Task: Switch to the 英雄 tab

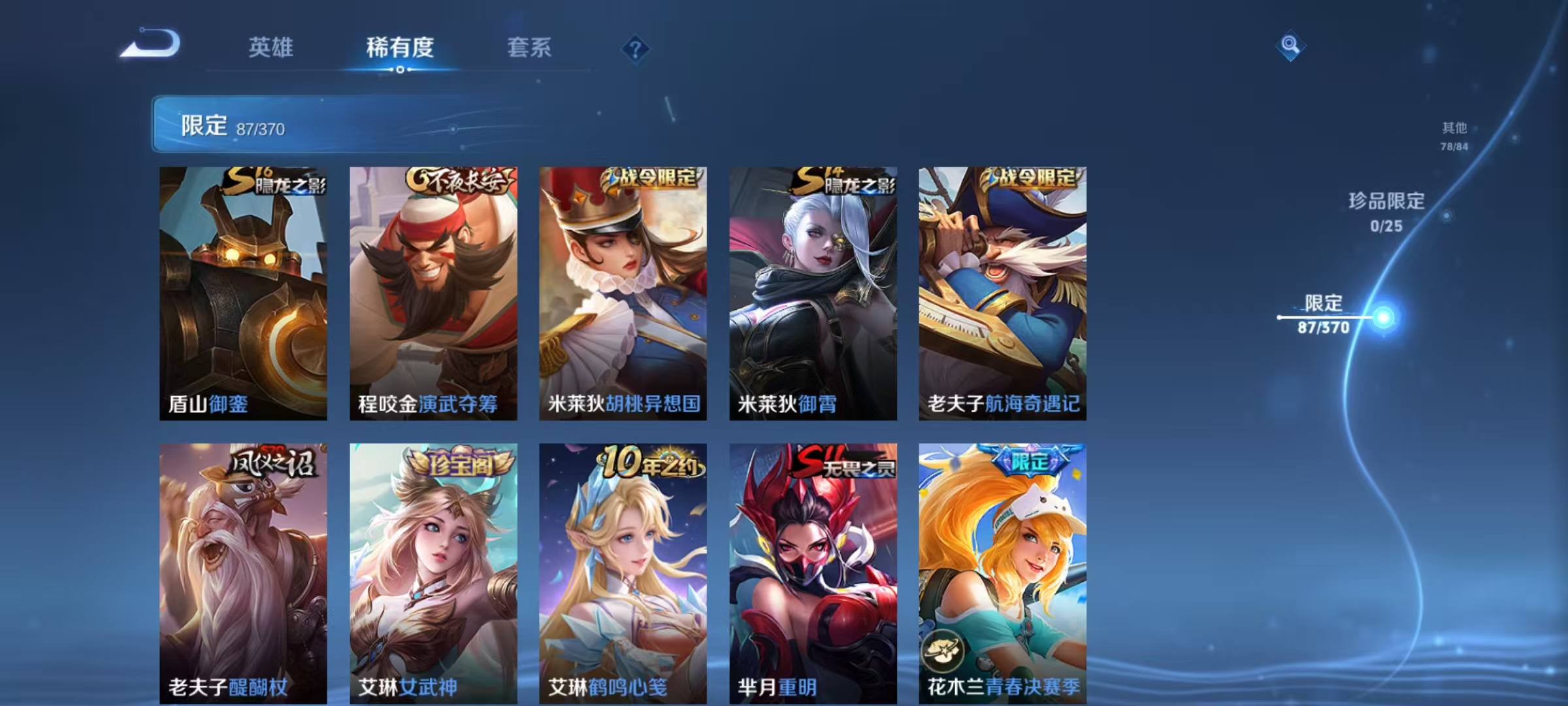Action: [x=272, y=47]
